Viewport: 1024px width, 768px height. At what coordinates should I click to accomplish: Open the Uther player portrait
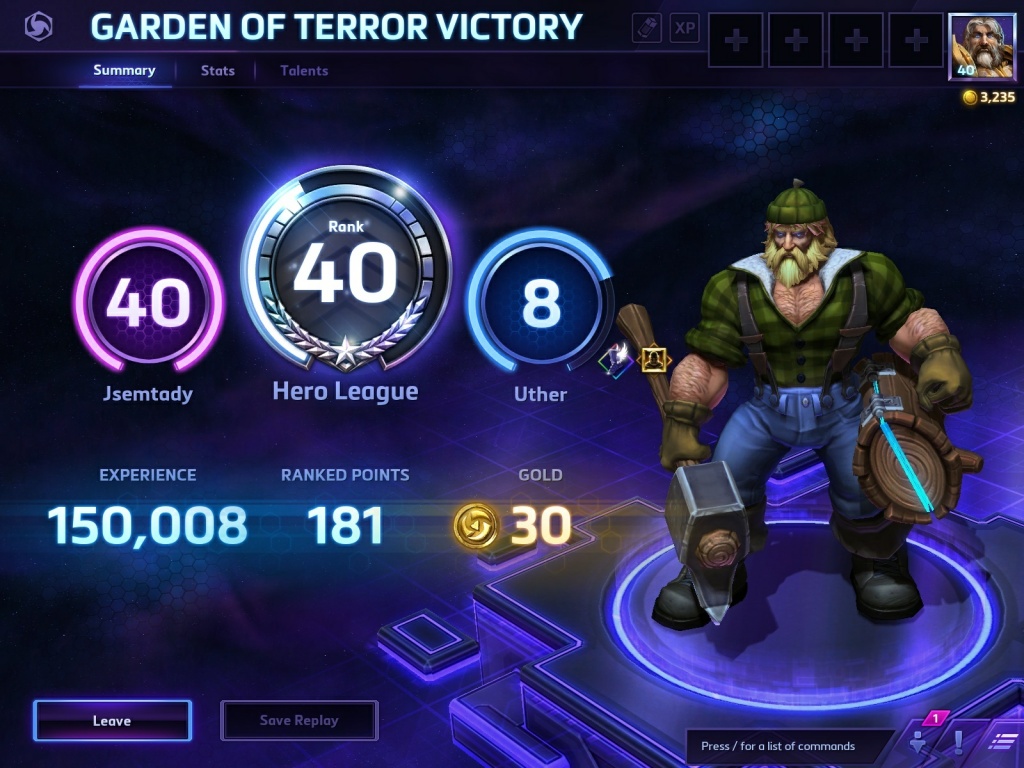[975, 47]
